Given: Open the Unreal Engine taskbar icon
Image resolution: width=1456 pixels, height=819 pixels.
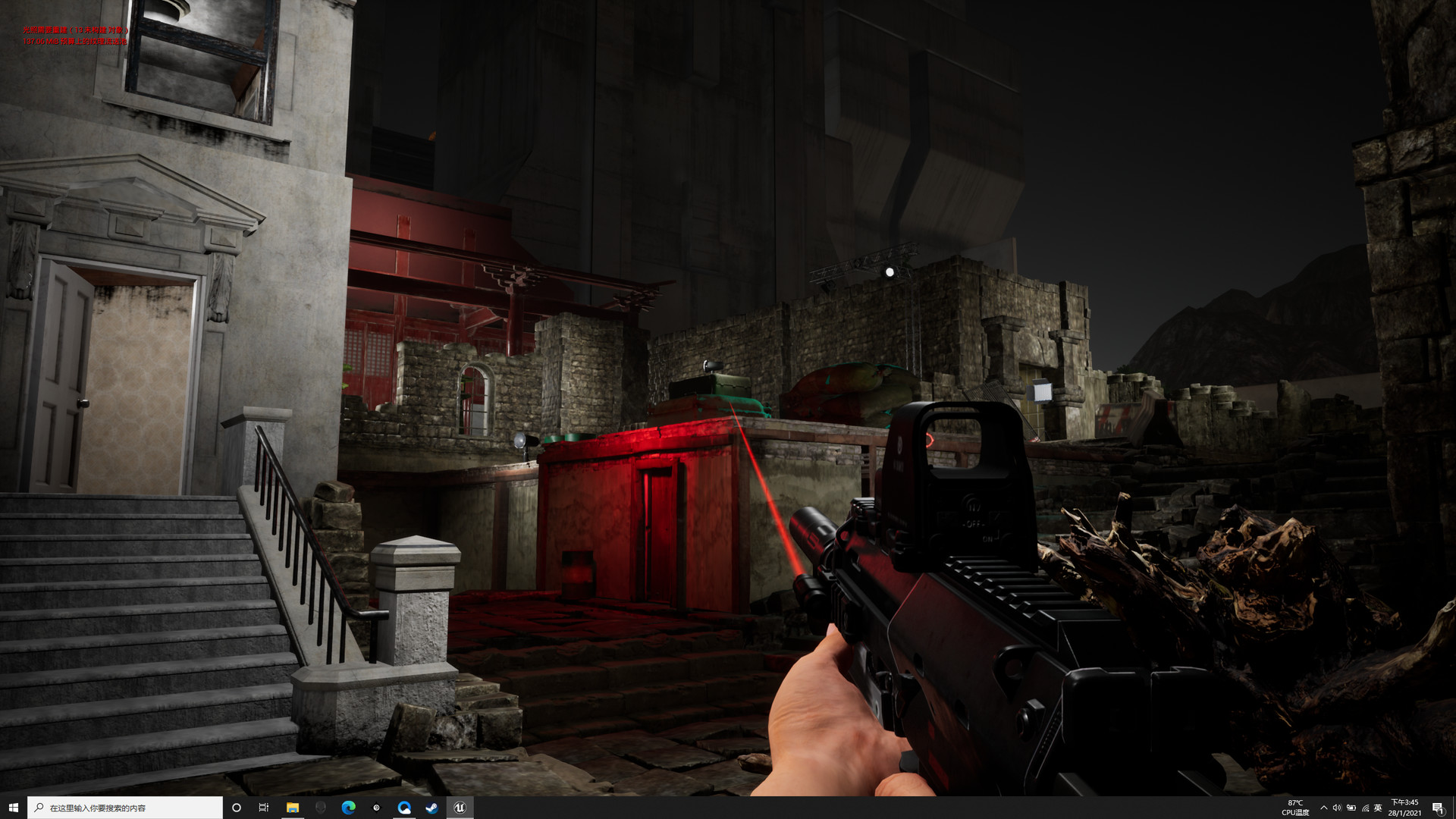Looking at the screenshot, I should pos(460,808).
